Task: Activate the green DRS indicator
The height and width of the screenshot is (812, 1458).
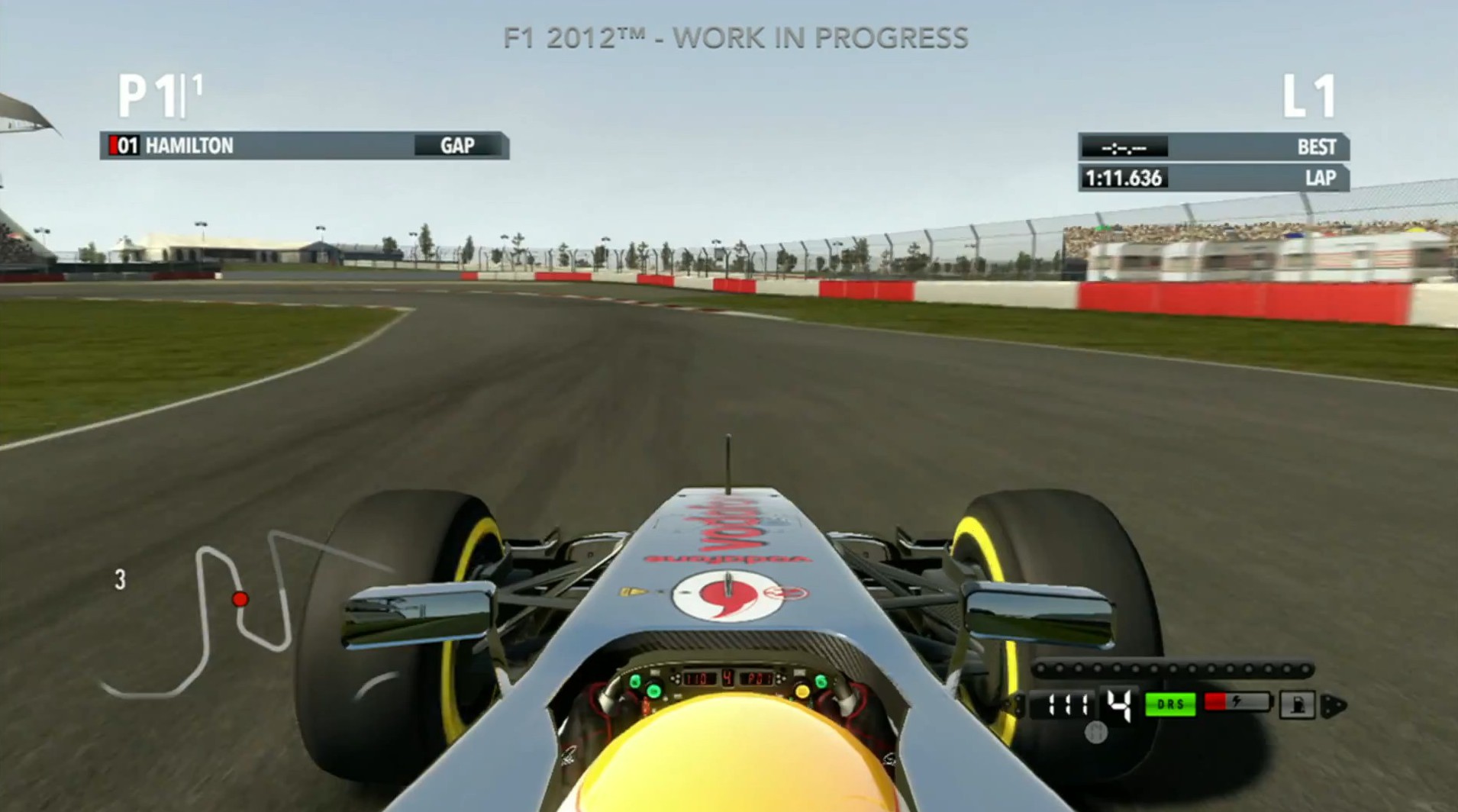Action: tap(1169, 704)
